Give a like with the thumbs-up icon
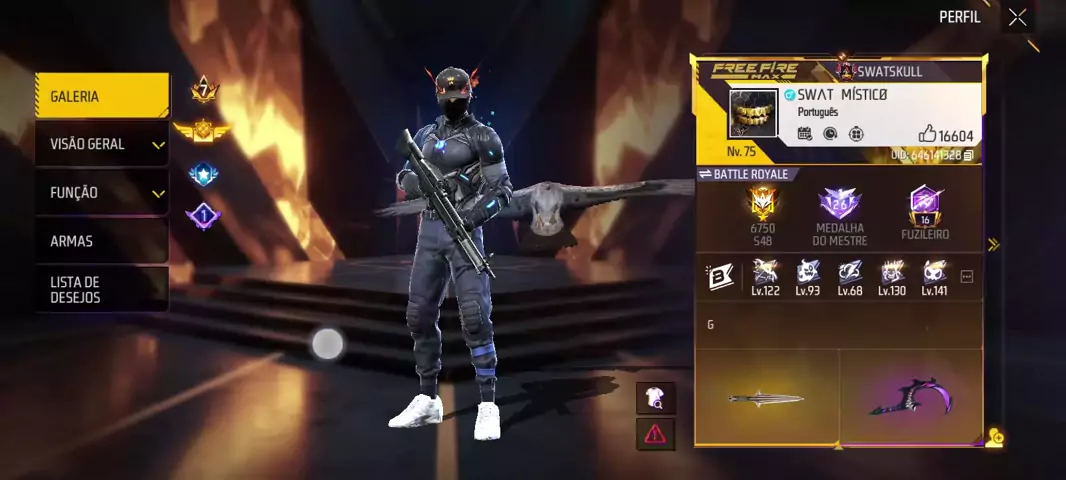This screenshot has height=480, width=1066. pyautogui.click(x=927, y=134)
